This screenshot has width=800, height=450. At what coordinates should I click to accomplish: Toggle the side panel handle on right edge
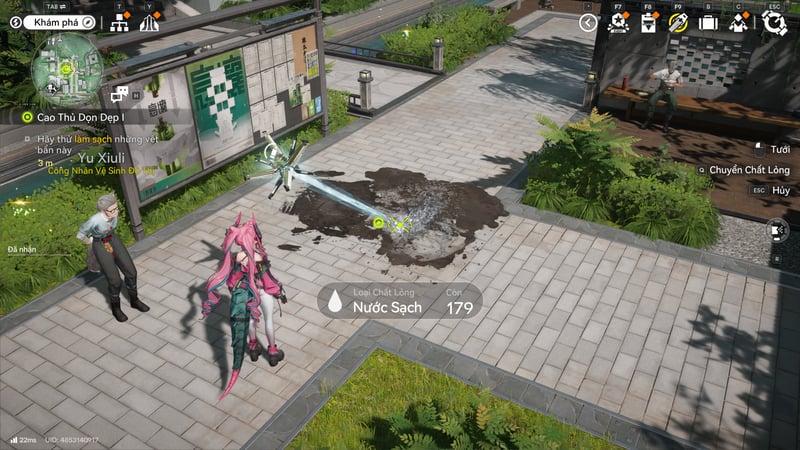pos(778,231)
